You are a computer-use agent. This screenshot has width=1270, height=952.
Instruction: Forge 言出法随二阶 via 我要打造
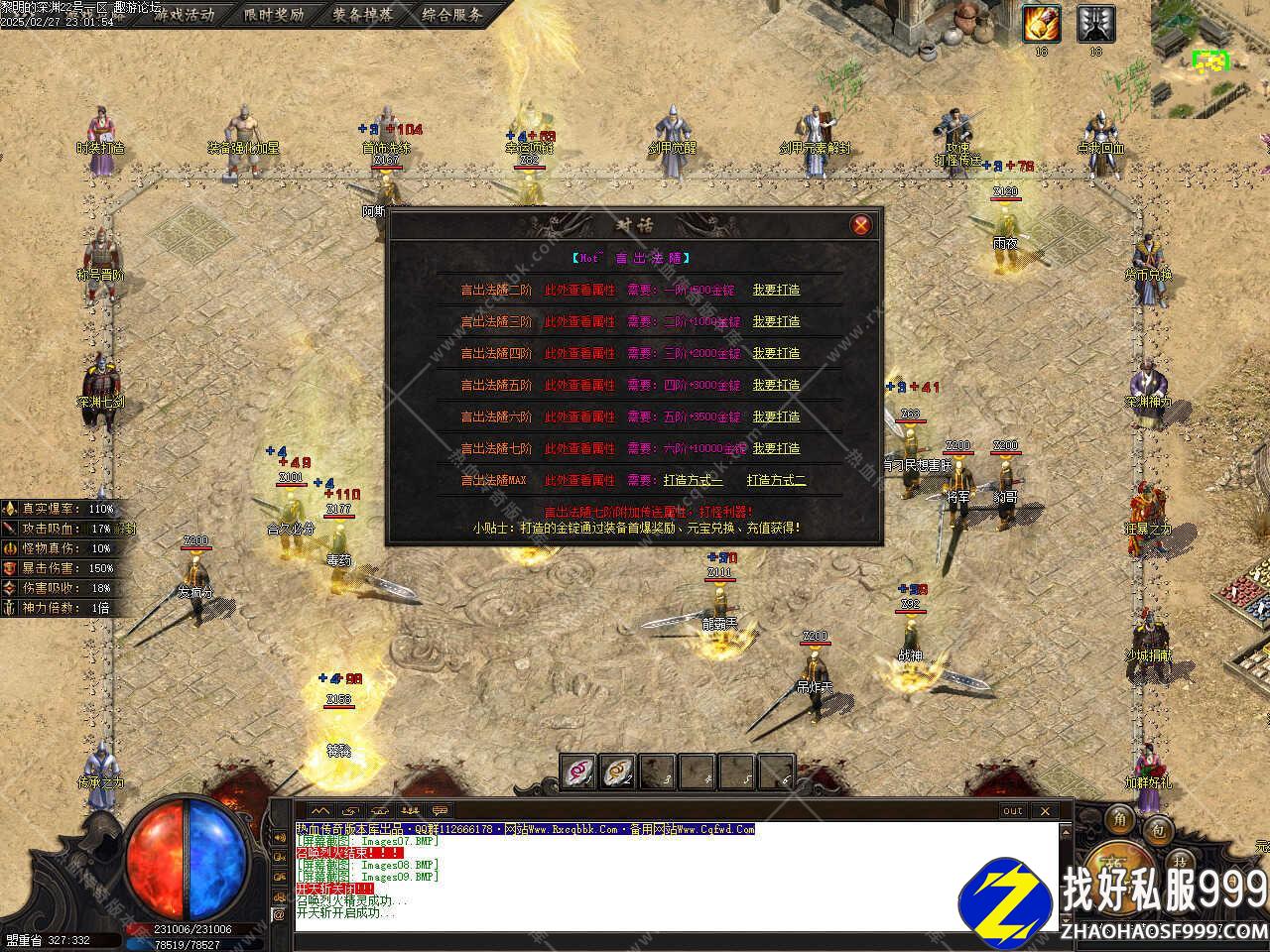click(x=776, y=291)
